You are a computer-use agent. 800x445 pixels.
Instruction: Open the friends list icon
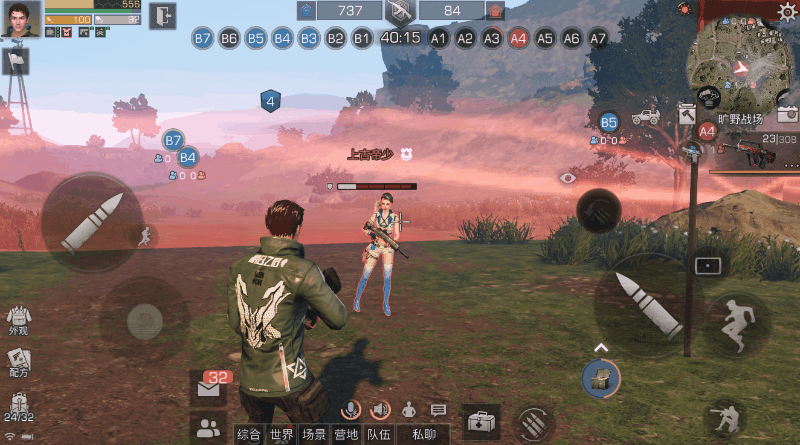[208, 430]
